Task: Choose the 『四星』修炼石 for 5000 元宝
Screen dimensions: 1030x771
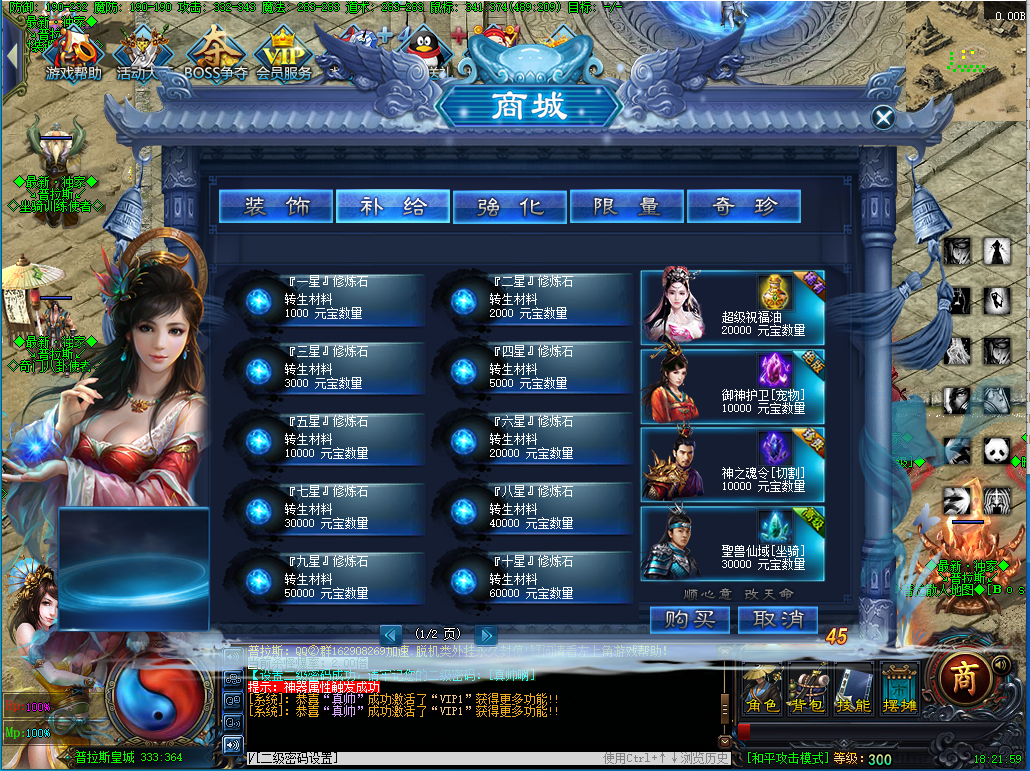Action: click(x=530, y=368)
